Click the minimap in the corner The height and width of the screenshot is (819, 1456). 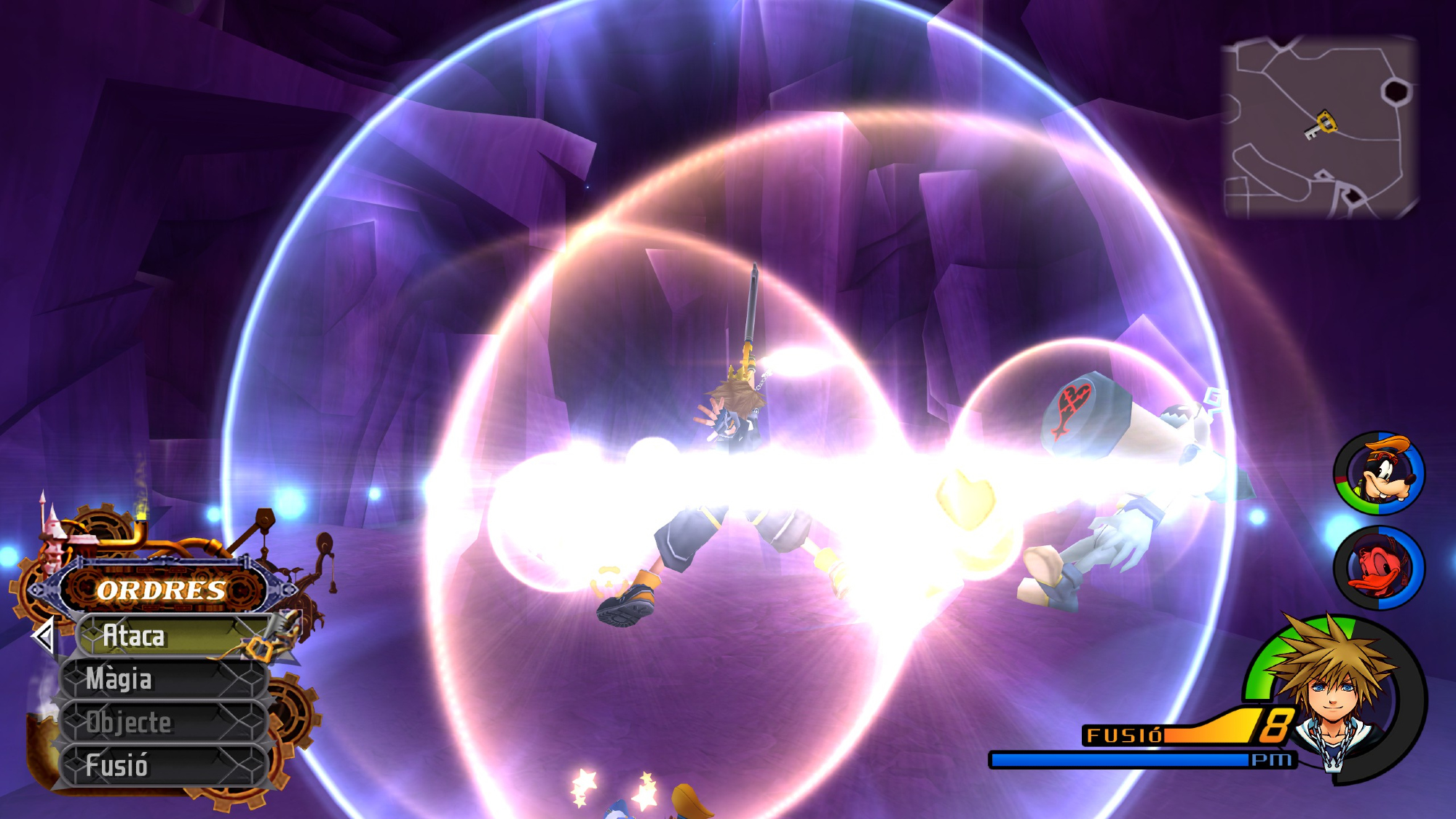(x=1320, y=128)
